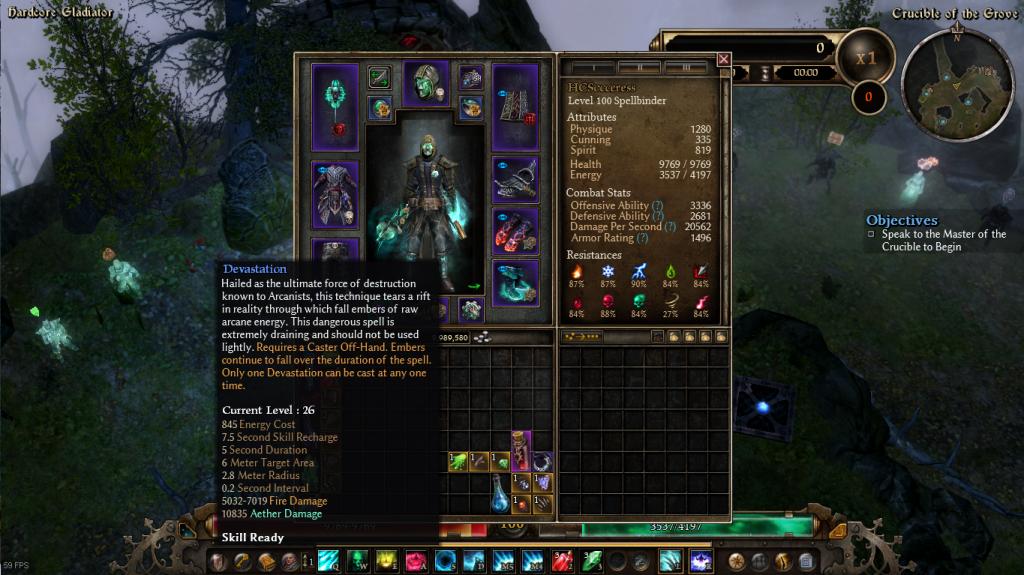The width and height of the screenshot is (1024, 575).
Task: Select the equipped red gloves slot
Action: 515,230
